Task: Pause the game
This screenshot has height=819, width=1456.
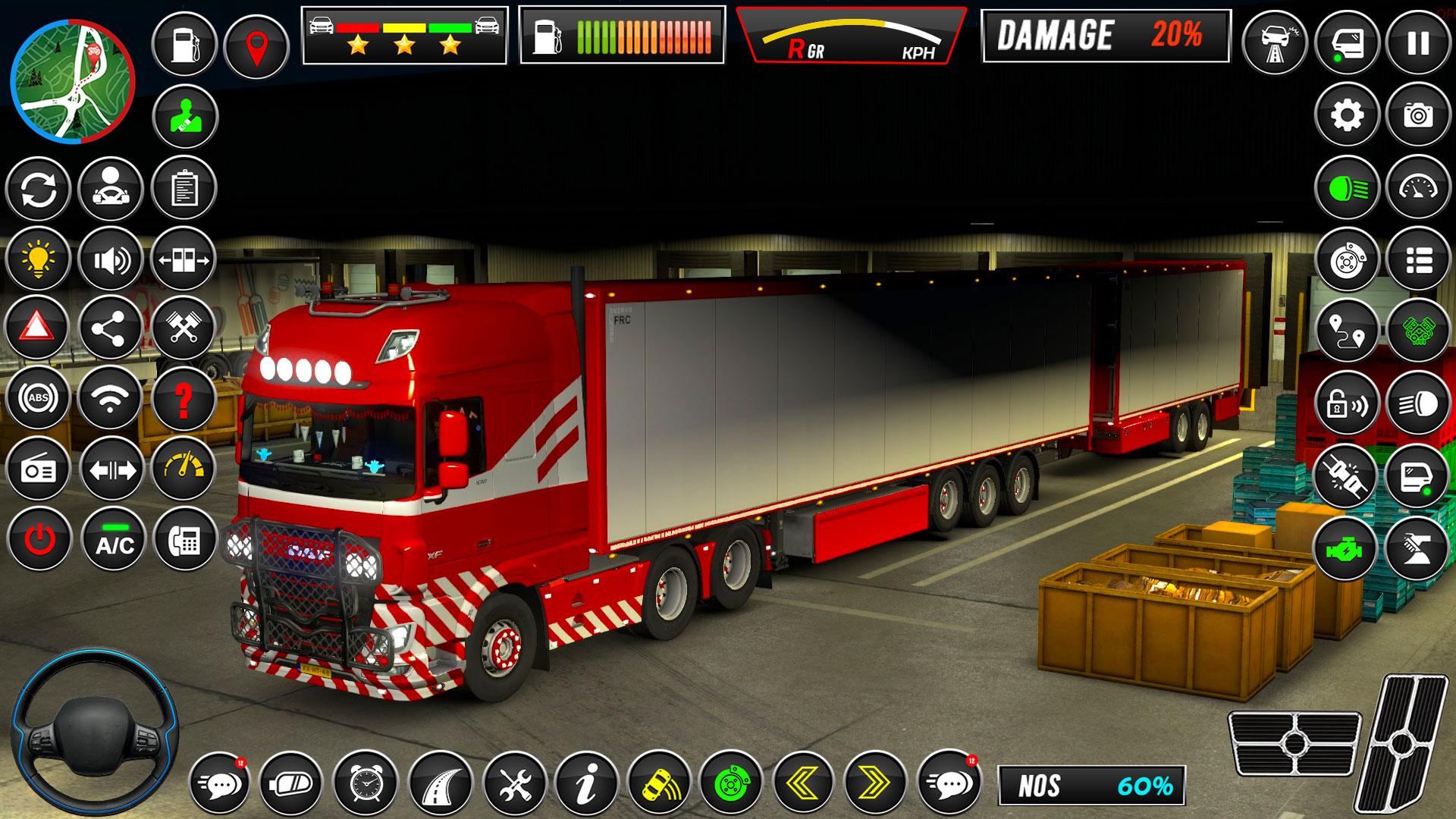Action: click(1418, 43)
